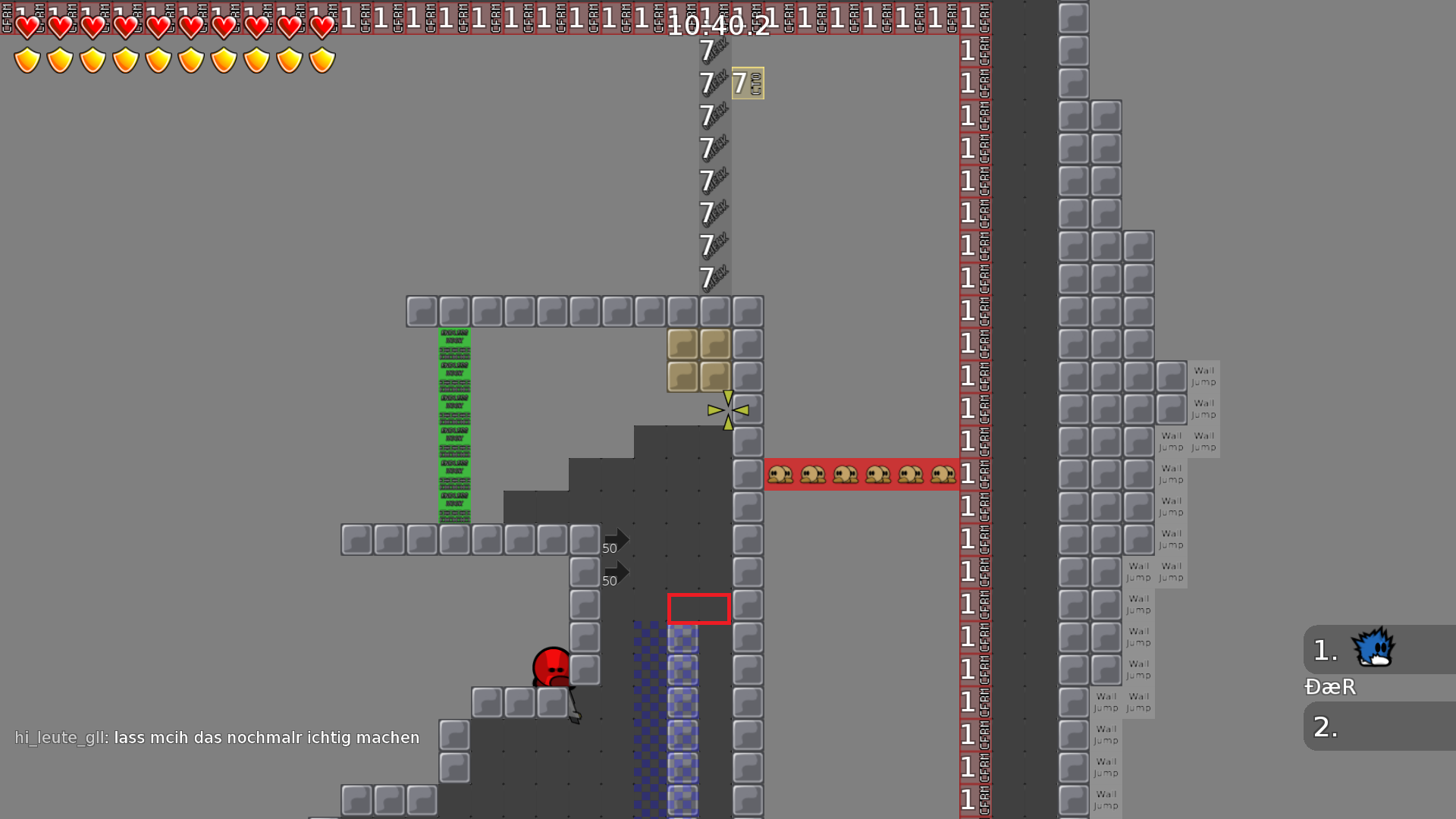Click the highlighted C700 tile badge

[x=747, y=83]
